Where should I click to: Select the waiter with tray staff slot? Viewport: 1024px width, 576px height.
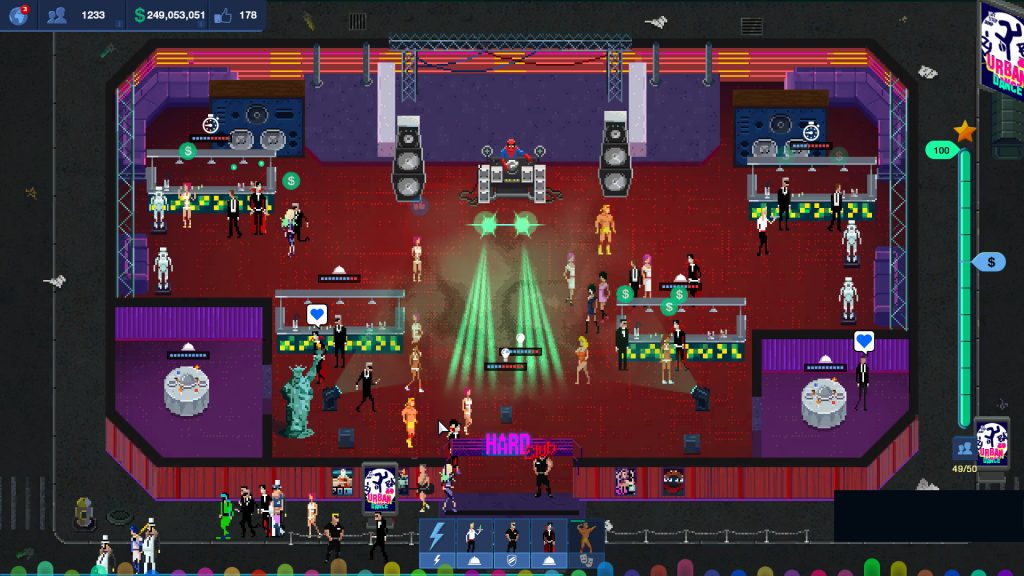[474, 539]
